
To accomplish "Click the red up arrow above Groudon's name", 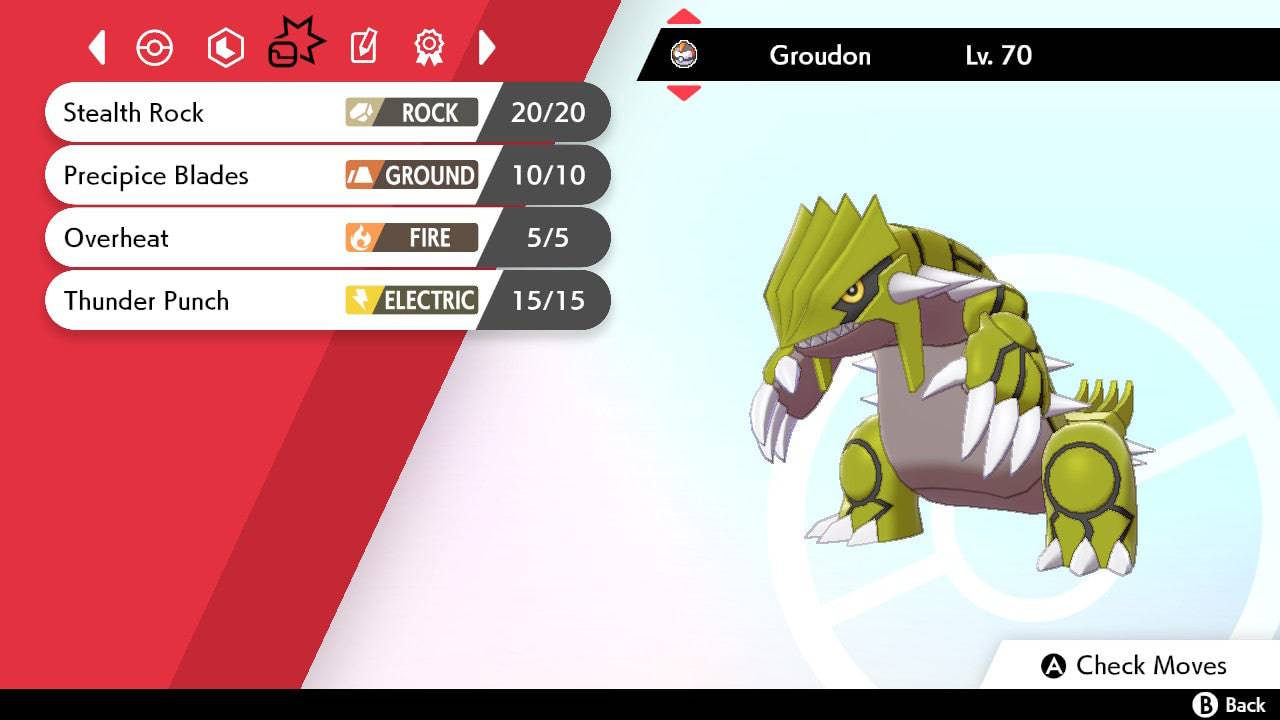I will pos(683,15).
